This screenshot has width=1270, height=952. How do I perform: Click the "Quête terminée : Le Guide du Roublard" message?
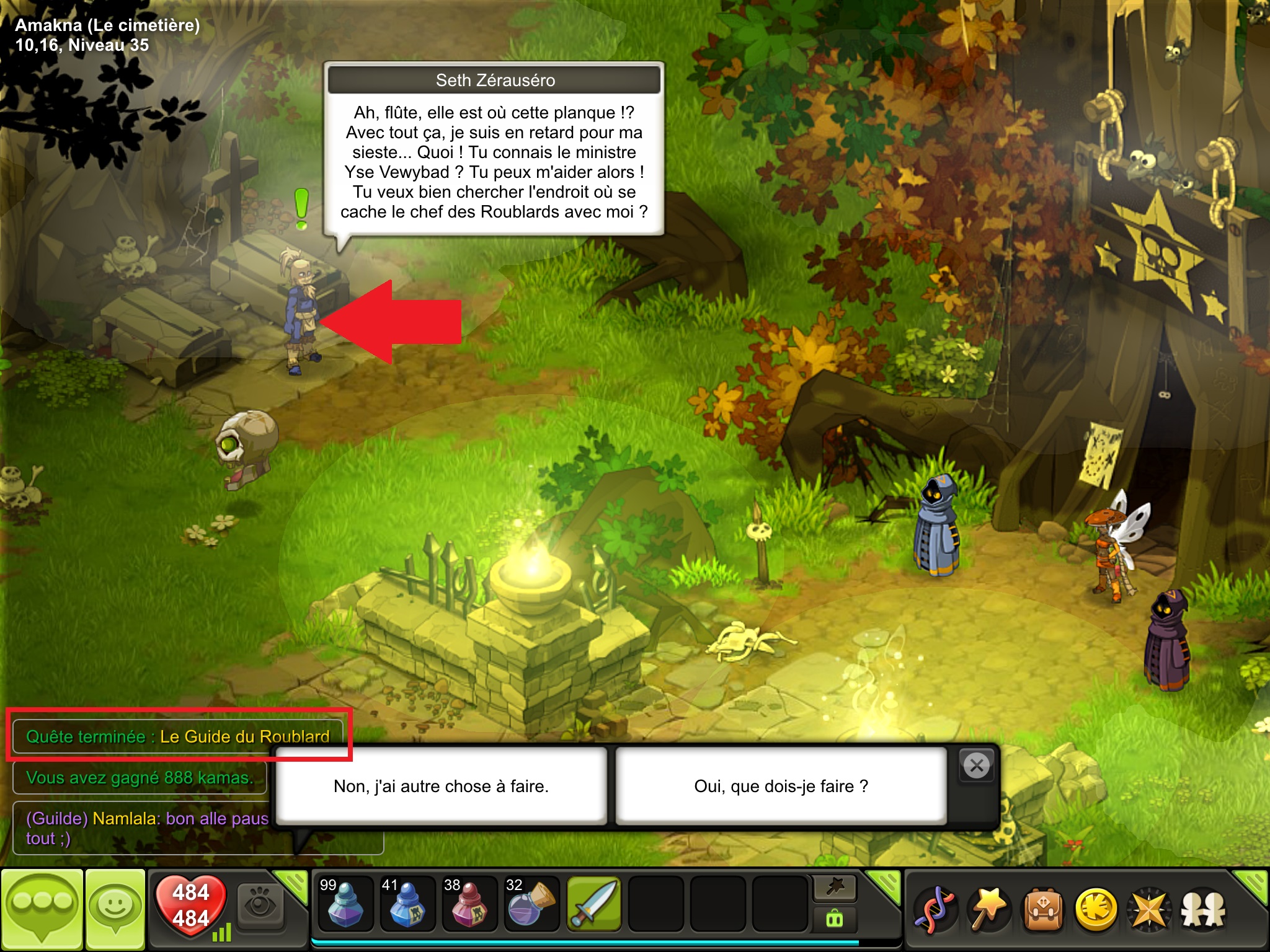177,736
